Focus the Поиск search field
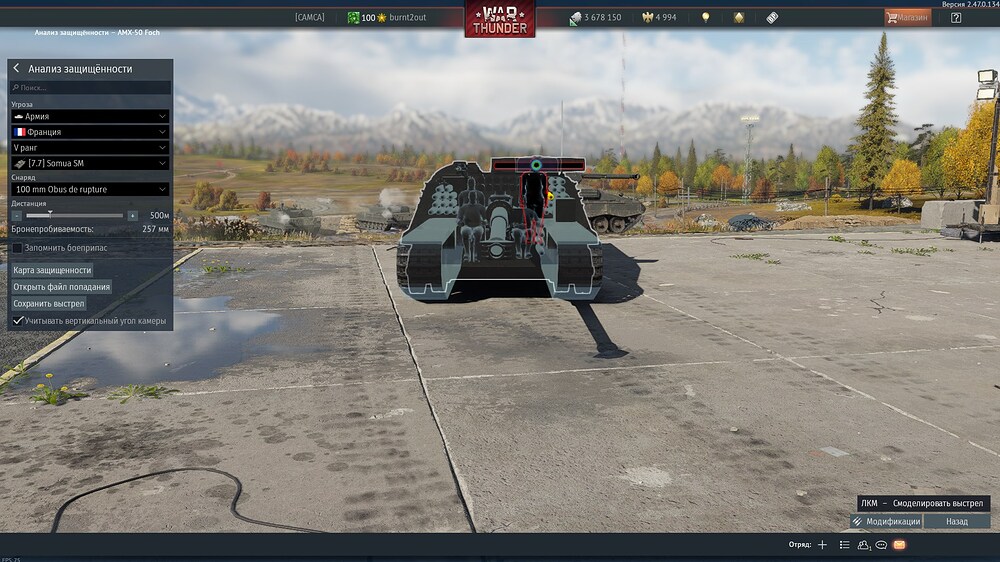 [x=90, y=88]
